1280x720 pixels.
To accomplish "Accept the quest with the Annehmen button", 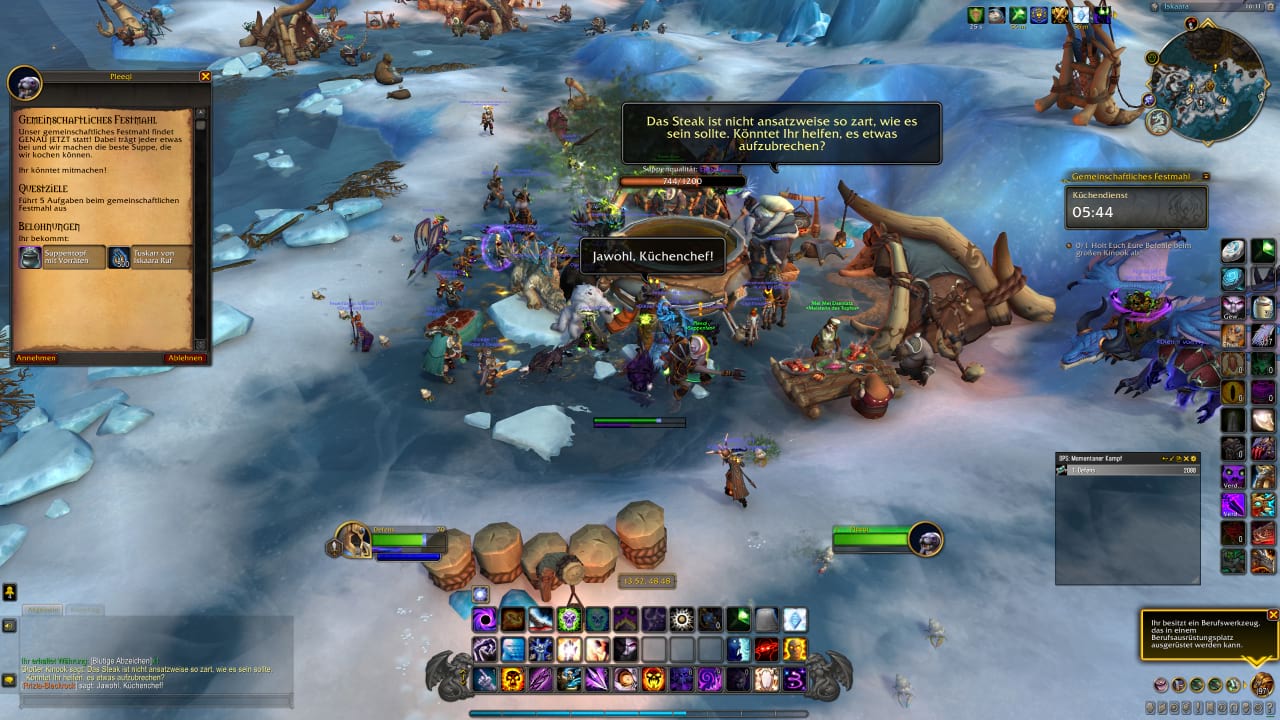I will coord(36,358).
